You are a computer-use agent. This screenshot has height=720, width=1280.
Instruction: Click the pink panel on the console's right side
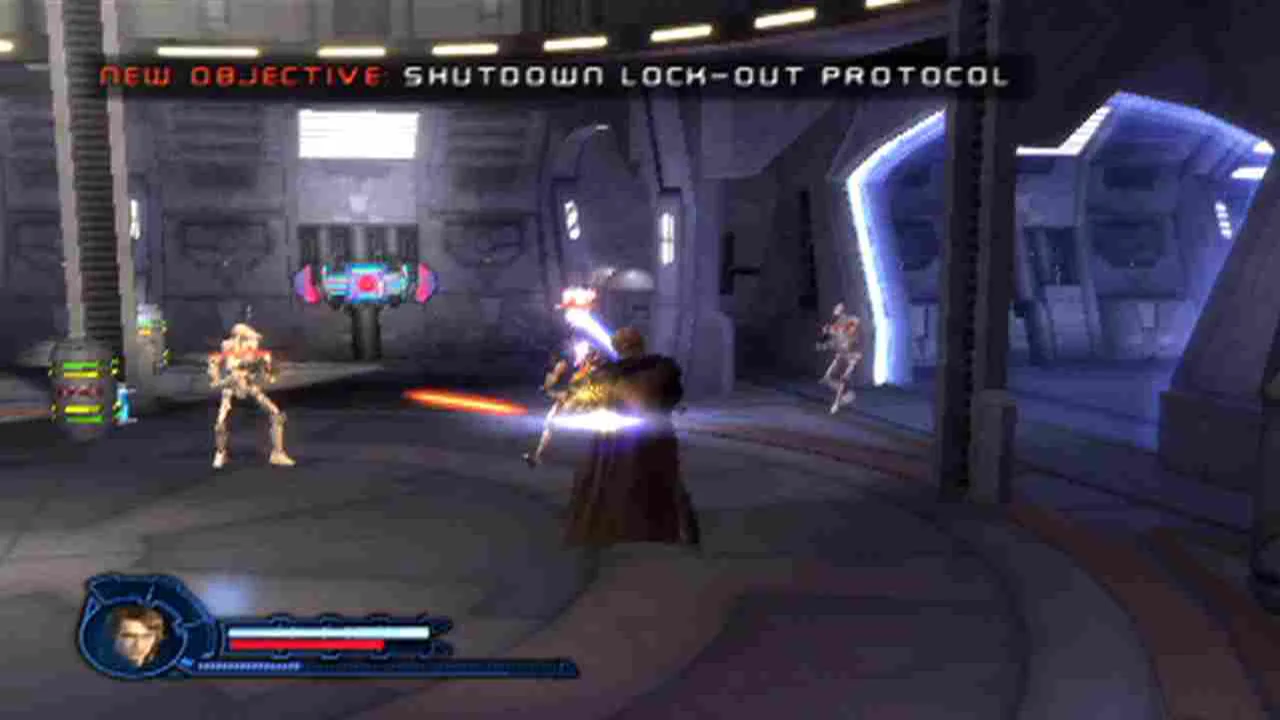click(425, 283)
